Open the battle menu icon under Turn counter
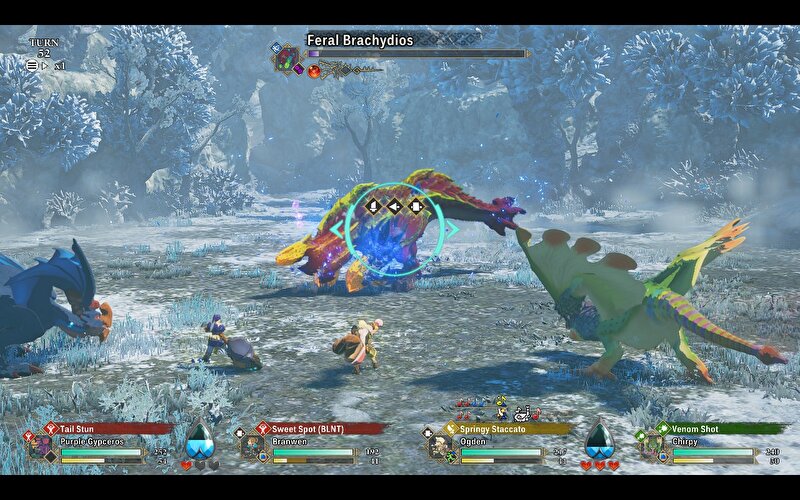 (32, 65)
